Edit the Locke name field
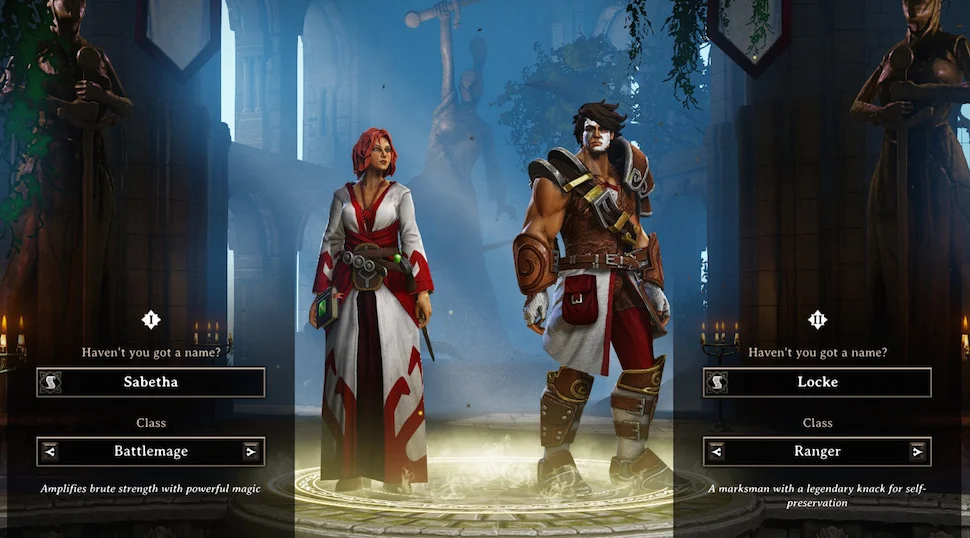 [827, 382]
